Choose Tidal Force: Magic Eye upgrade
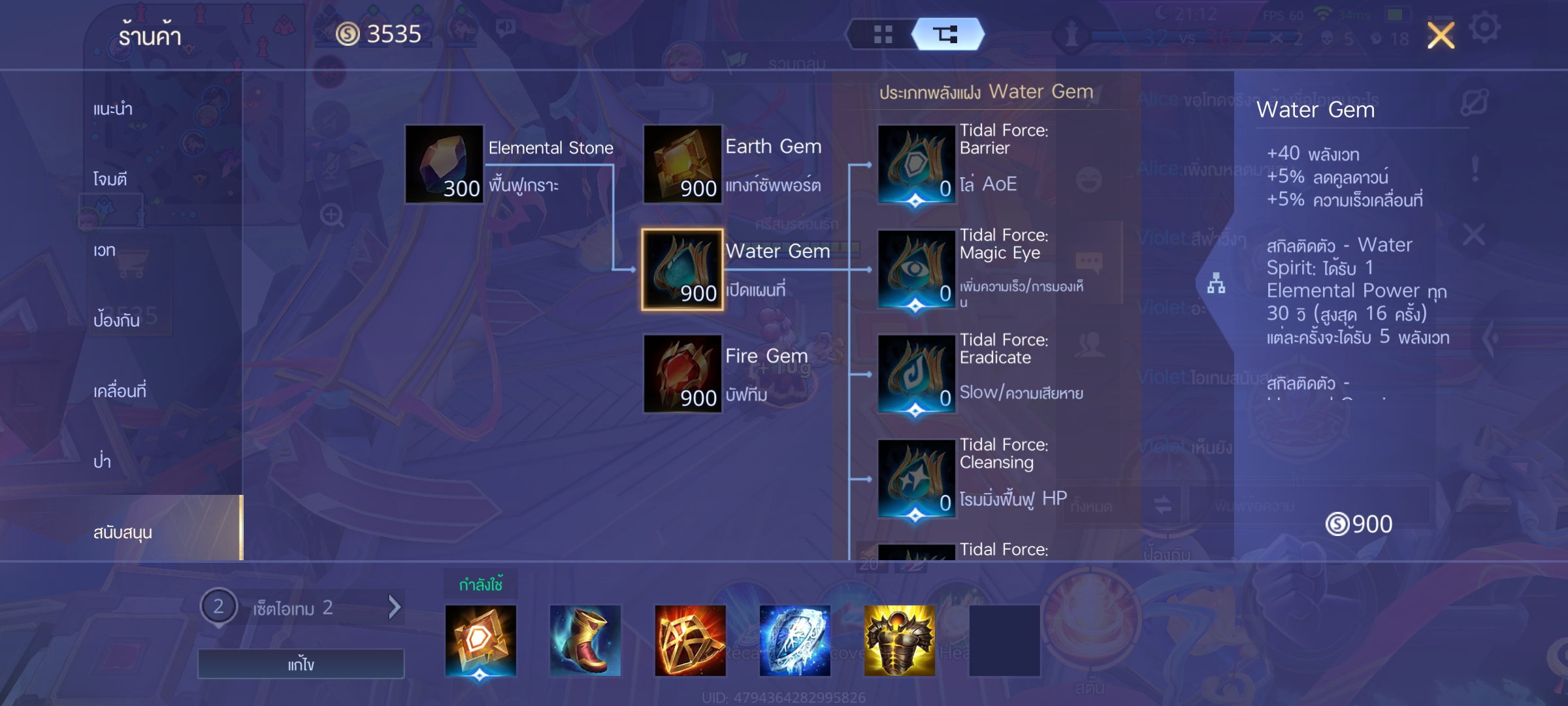Screen dimensions: 1568x706 pyautogui.click(x=916, y=269)
